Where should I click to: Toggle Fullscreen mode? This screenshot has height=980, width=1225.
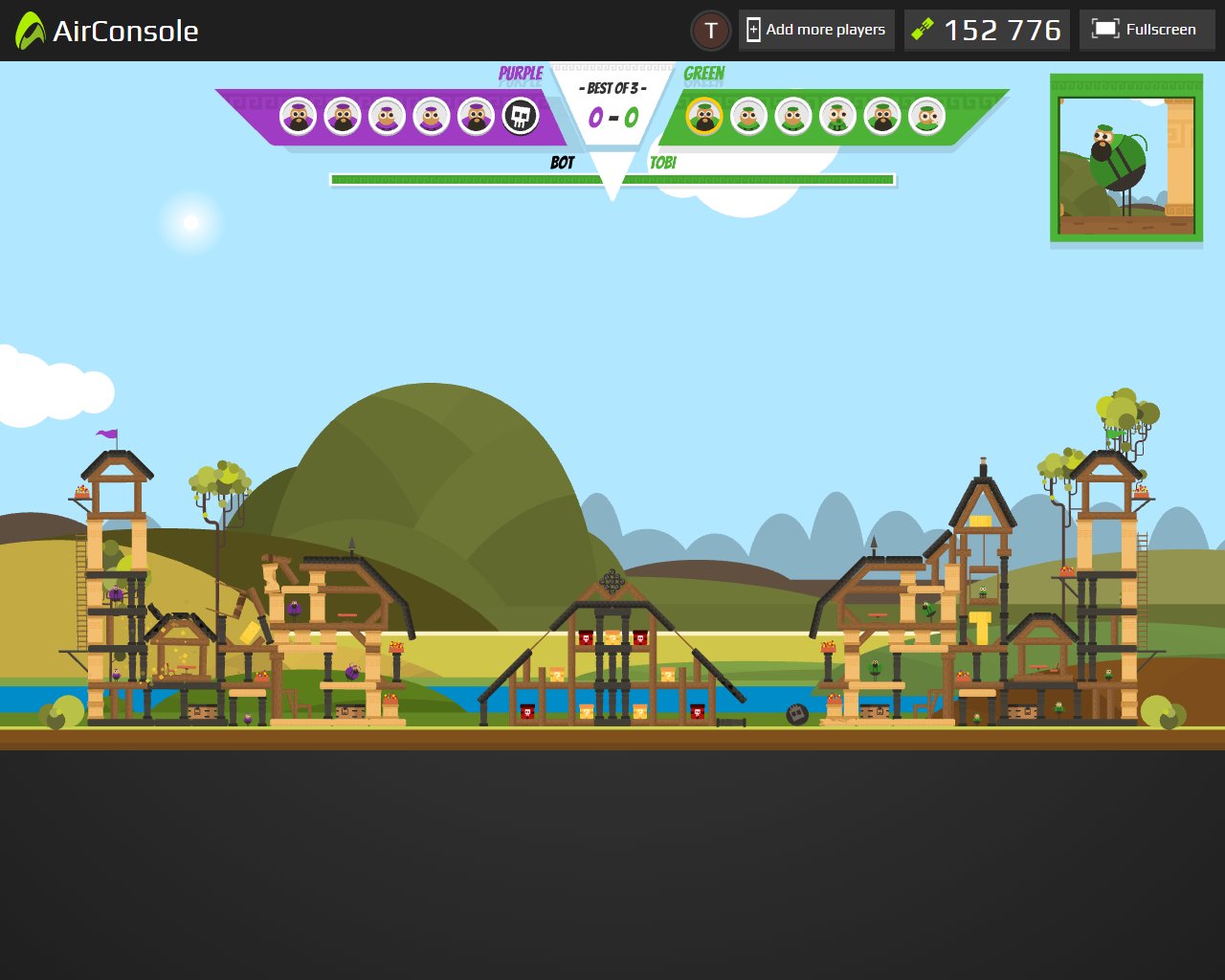pos(1147,30)
